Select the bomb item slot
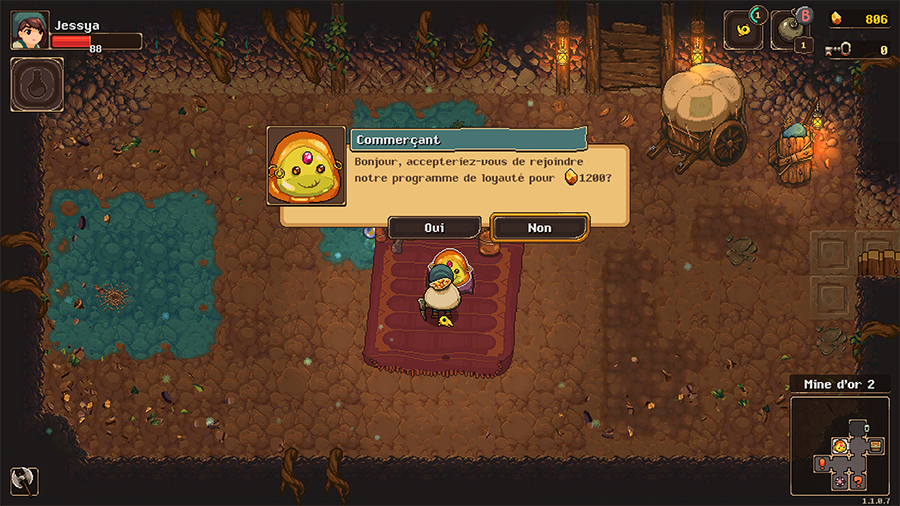Screen dimensions: 900x506 789,30
